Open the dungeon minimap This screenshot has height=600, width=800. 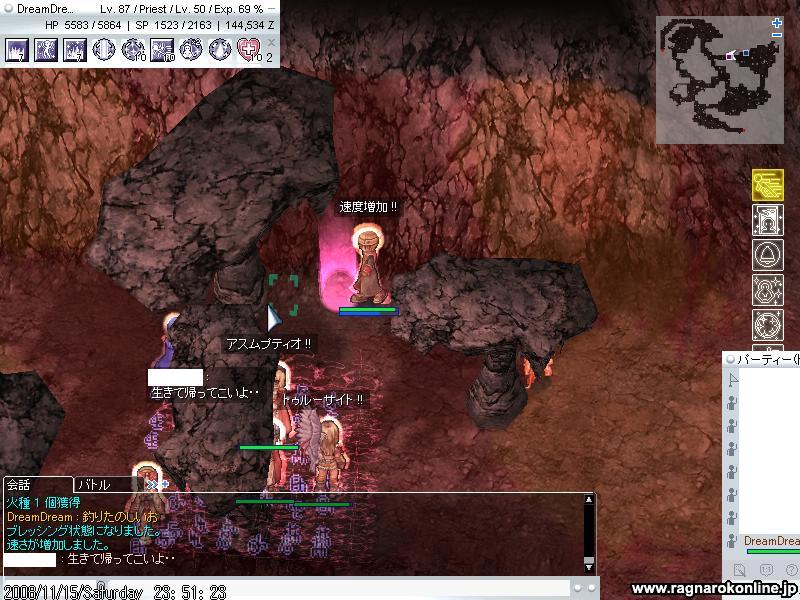[x=717, y=80]
